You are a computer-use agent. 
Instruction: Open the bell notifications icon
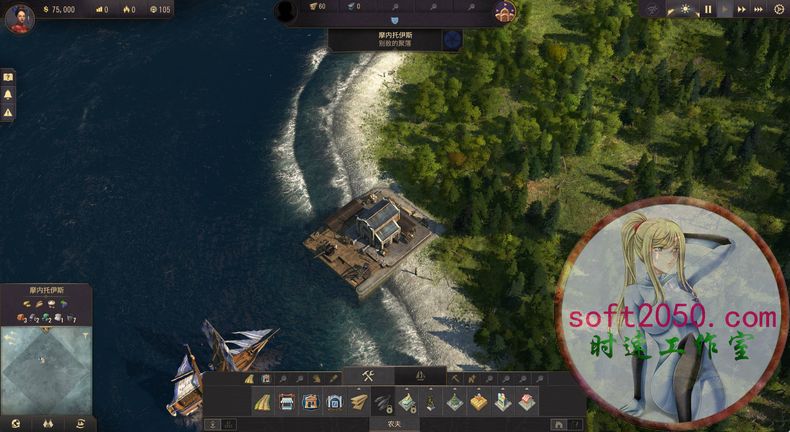tap(8, 95)
